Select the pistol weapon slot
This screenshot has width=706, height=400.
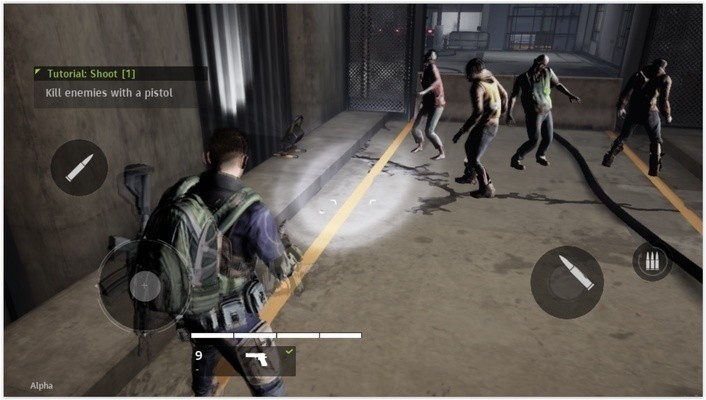(256, 360)
